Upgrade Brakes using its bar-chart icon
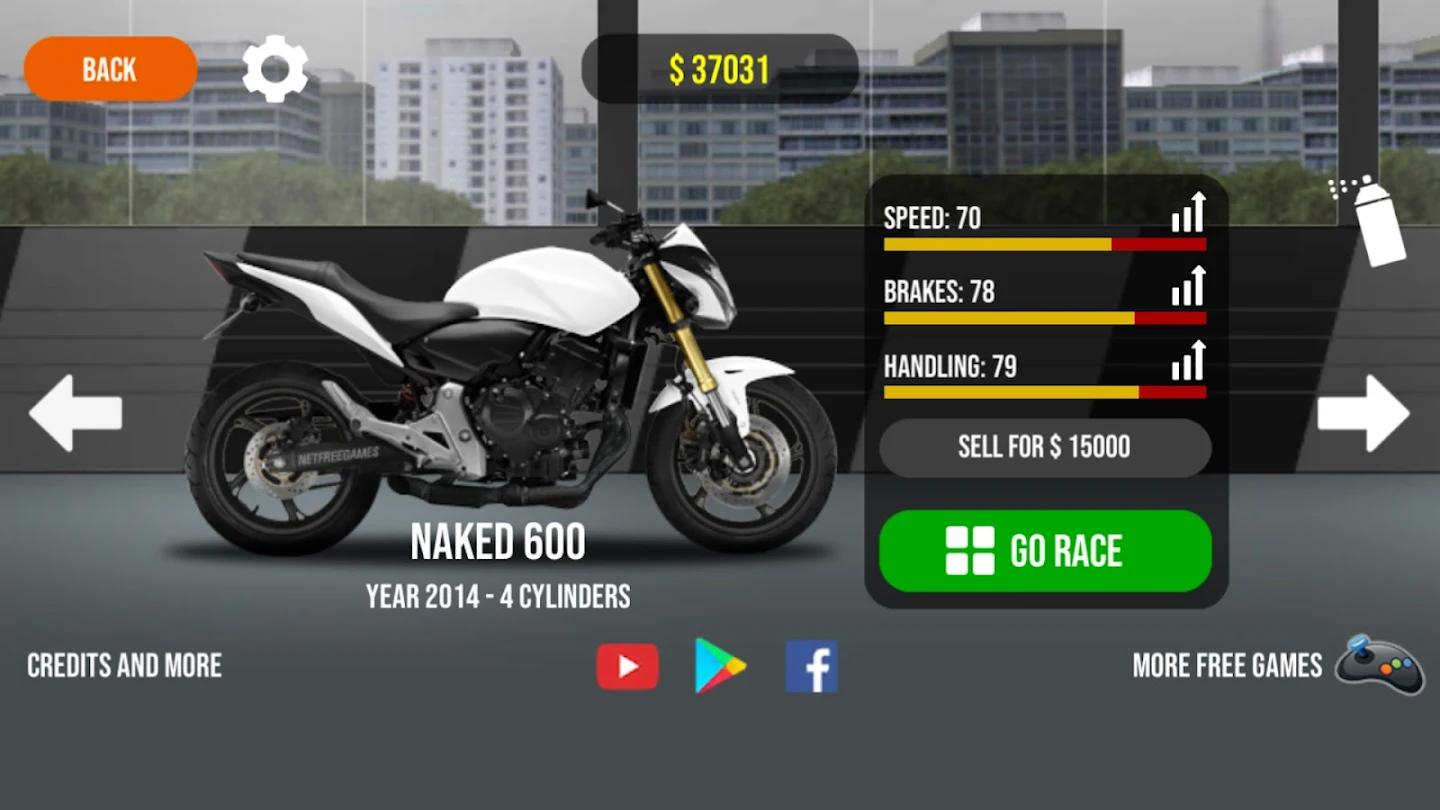The image size is (1440, 810). coord(1188,286)
